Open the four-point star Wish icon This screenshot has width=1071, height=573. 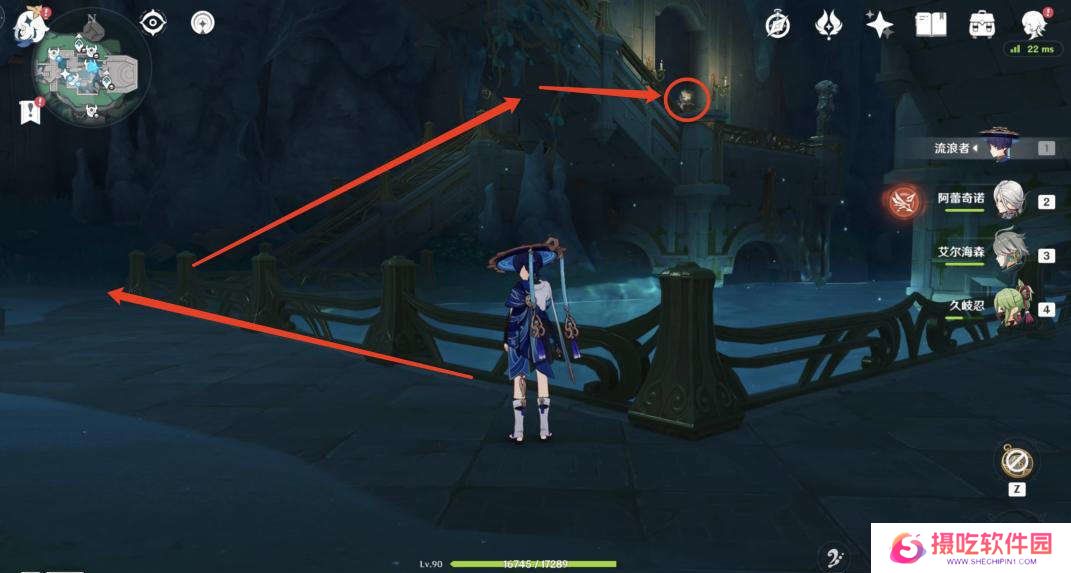click(x=880, y=25)
